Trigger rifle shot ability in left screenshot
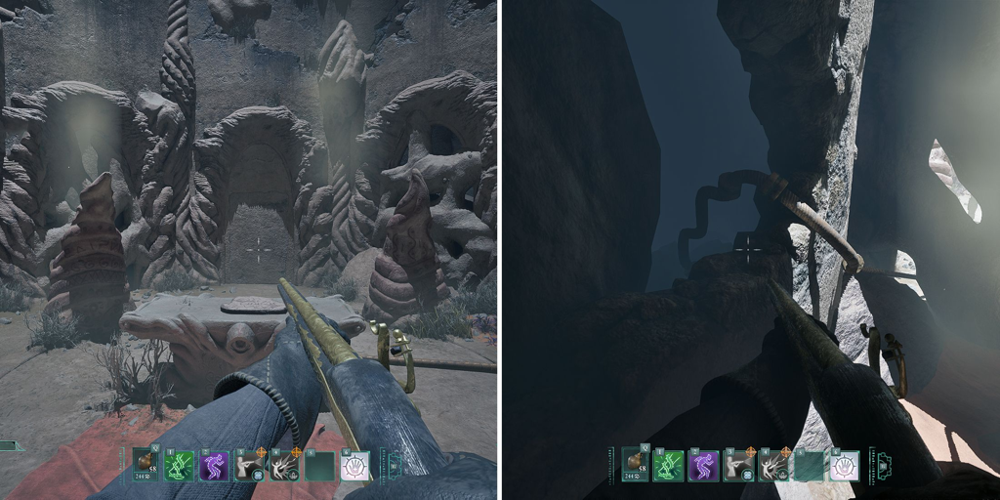The image size is (1000, 500). point(248,464)
